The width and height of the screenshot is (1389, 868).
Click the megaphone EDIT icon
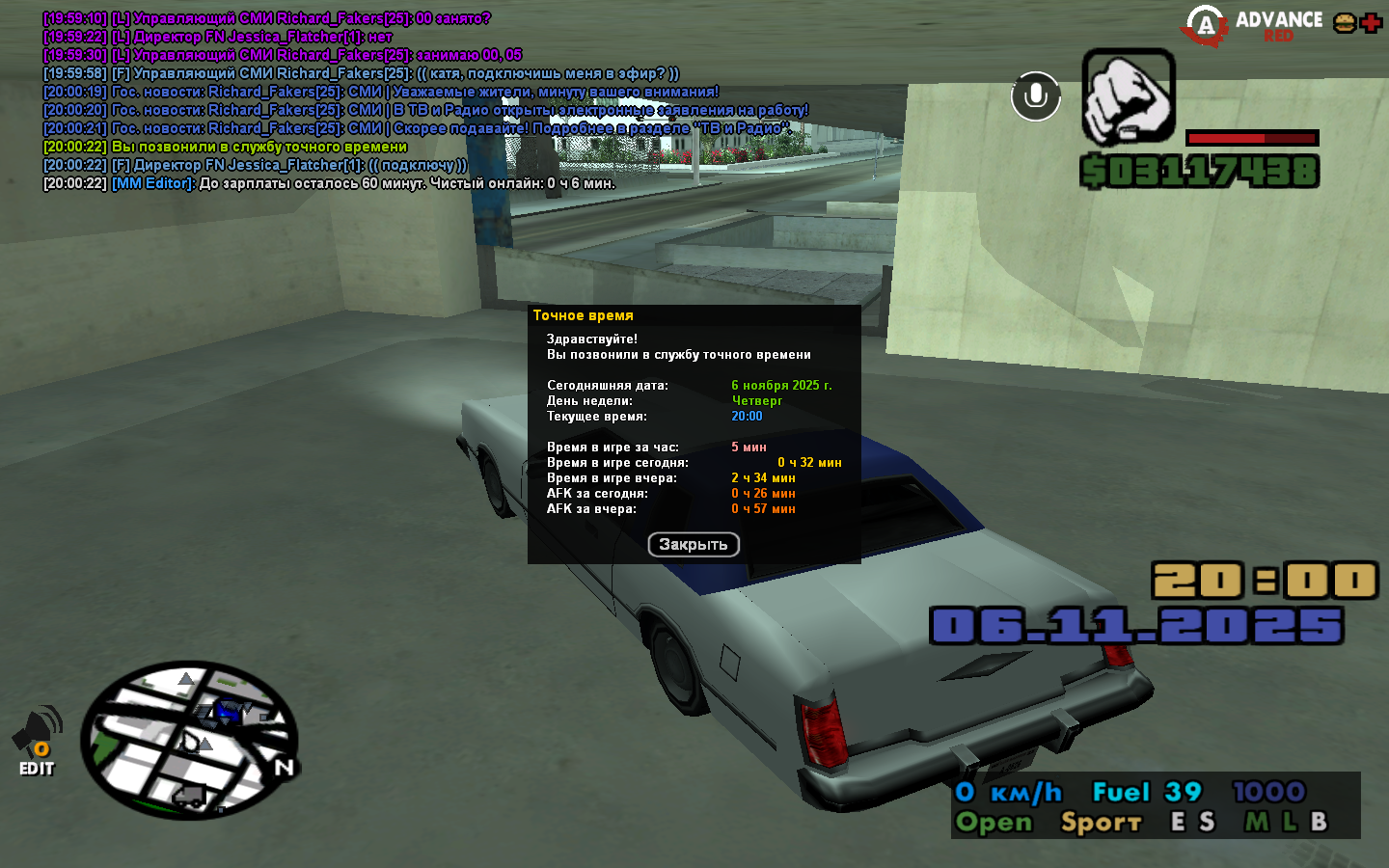pos(37,741)
